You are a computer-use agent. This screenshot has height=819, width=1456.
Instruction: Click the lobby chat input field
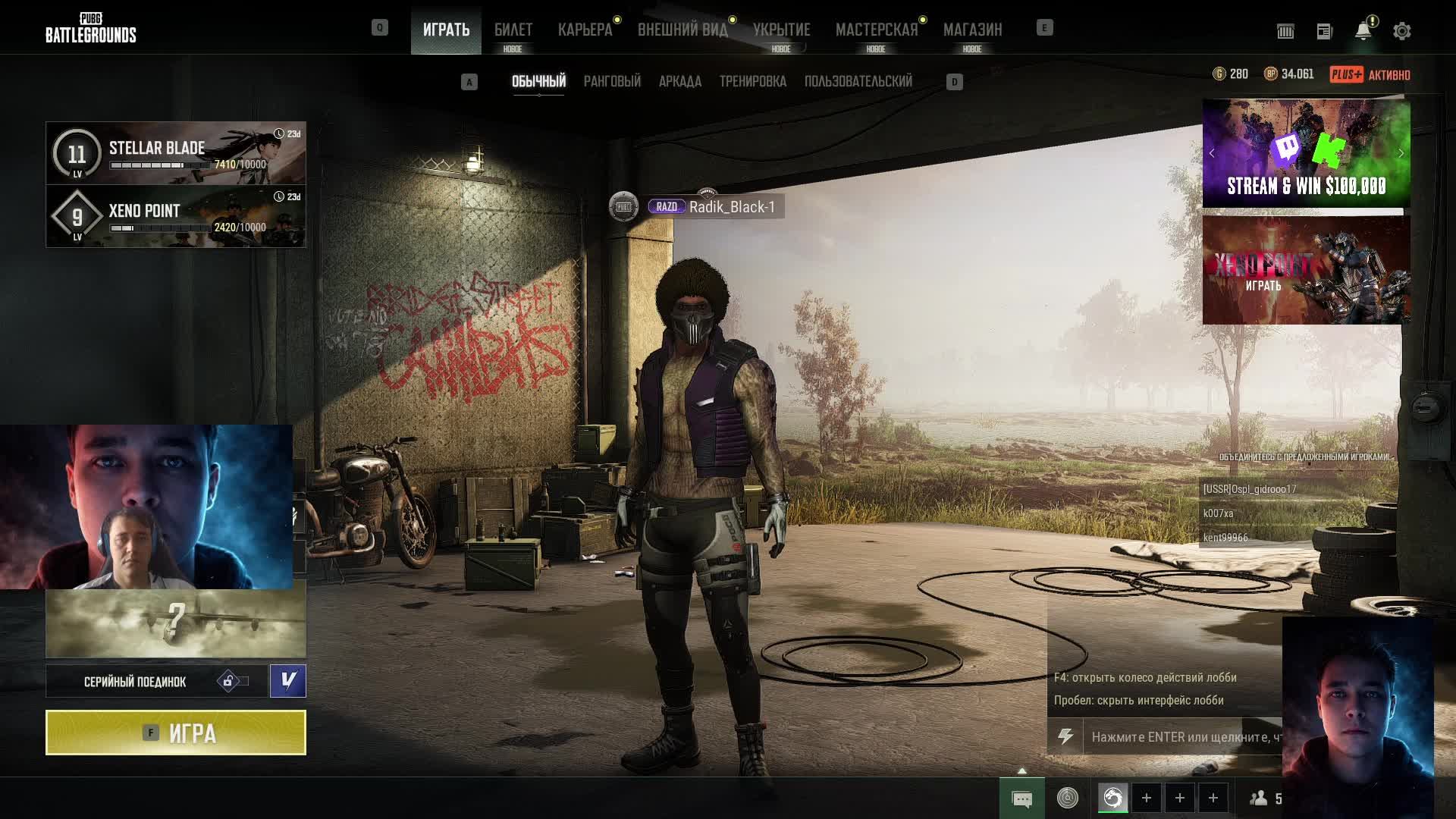tap(1183, 736)
